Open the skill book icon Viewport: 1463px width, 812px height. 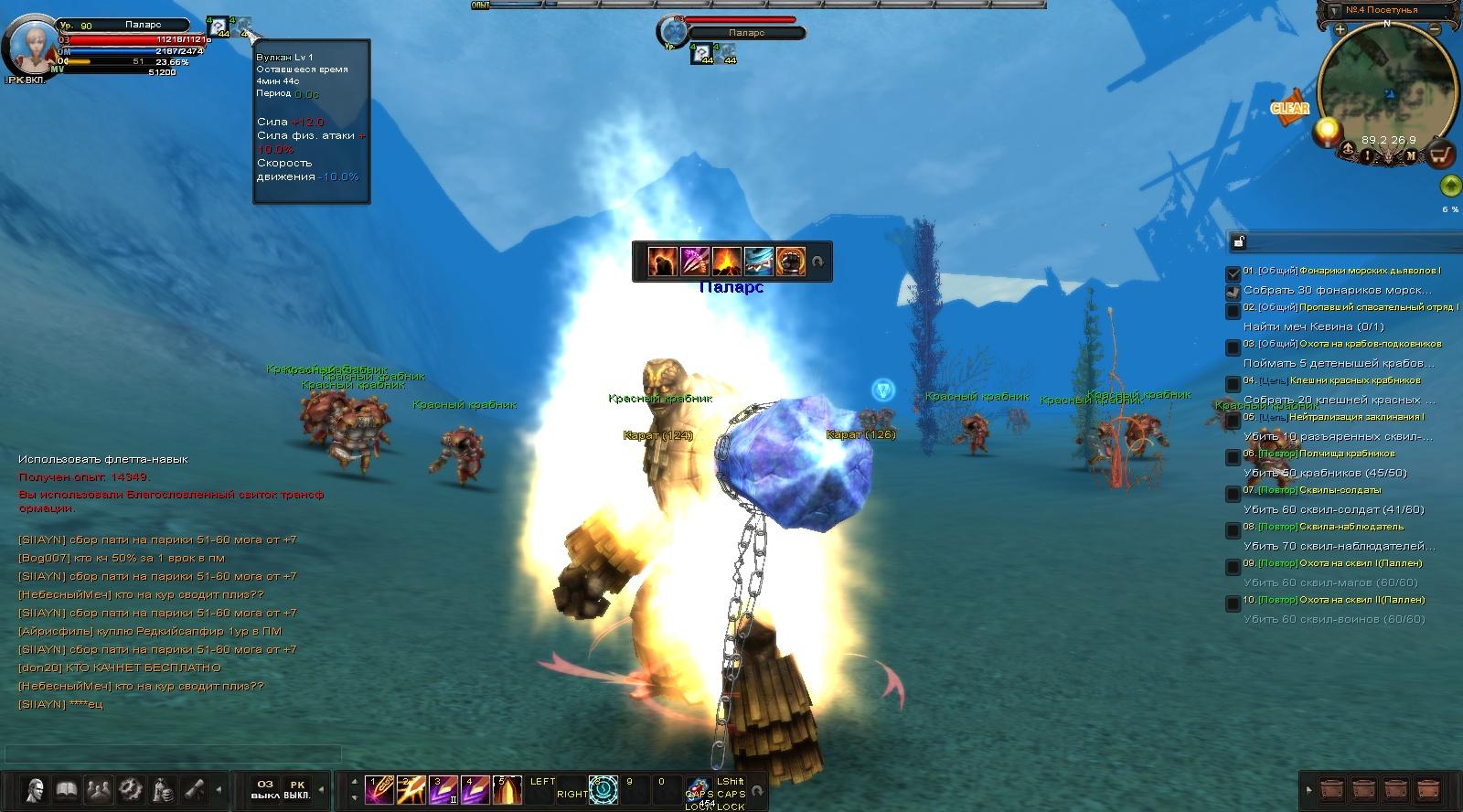pos(66,789)
